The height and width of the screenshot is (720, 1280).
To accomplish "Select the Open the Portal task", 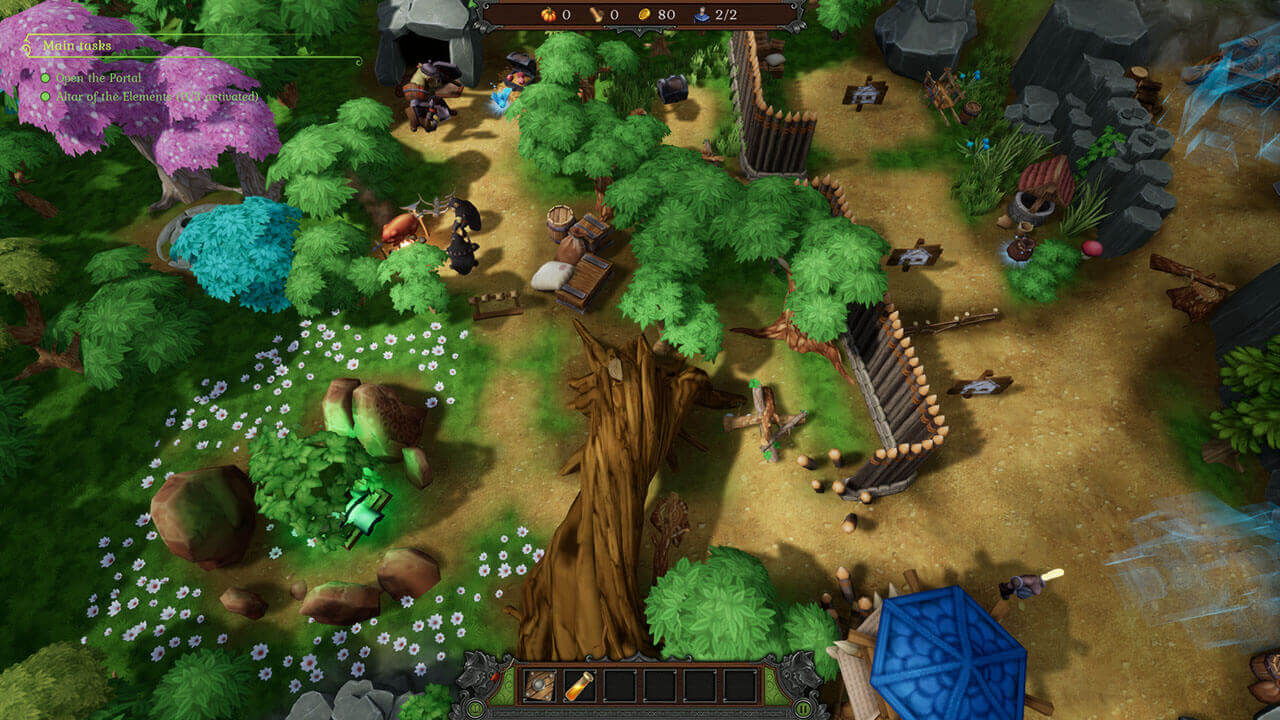I will 98,78.
